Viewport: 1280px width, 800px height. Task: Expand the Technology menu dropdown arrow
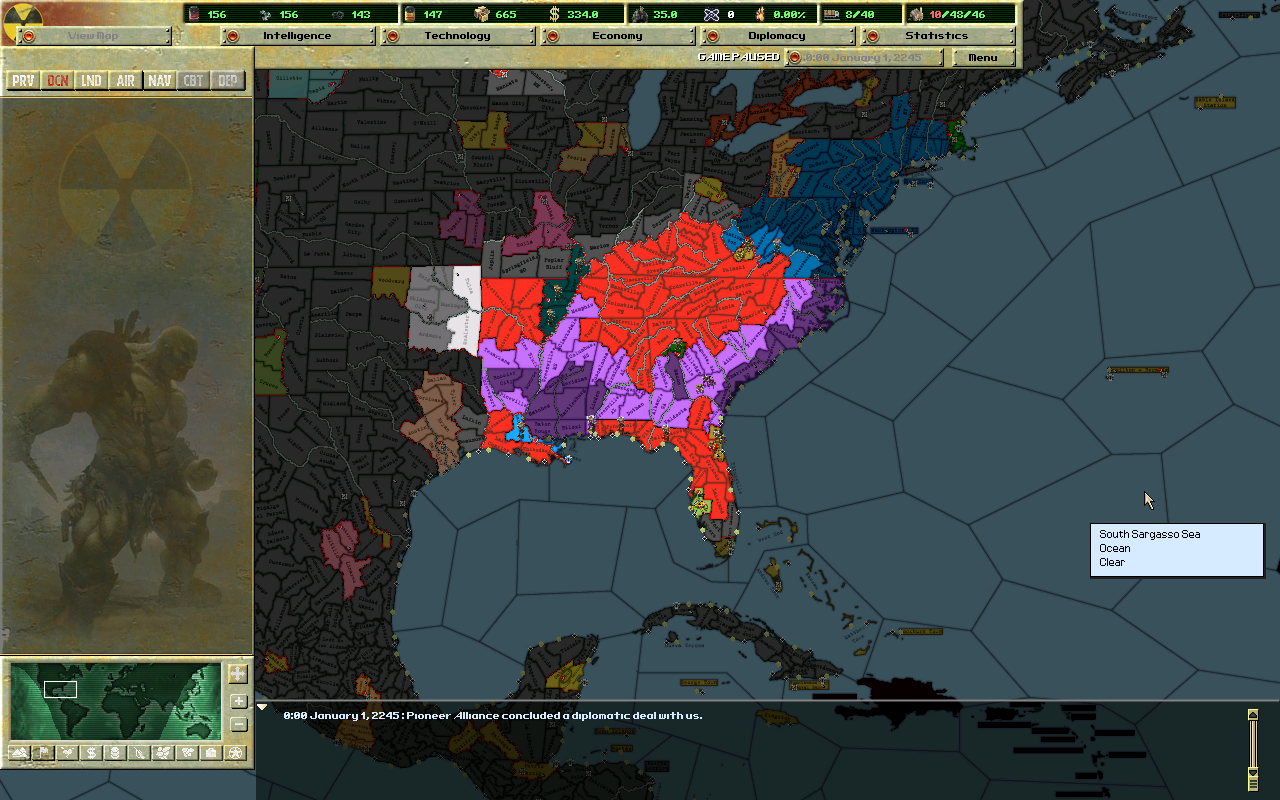click(x=532, y=35)
